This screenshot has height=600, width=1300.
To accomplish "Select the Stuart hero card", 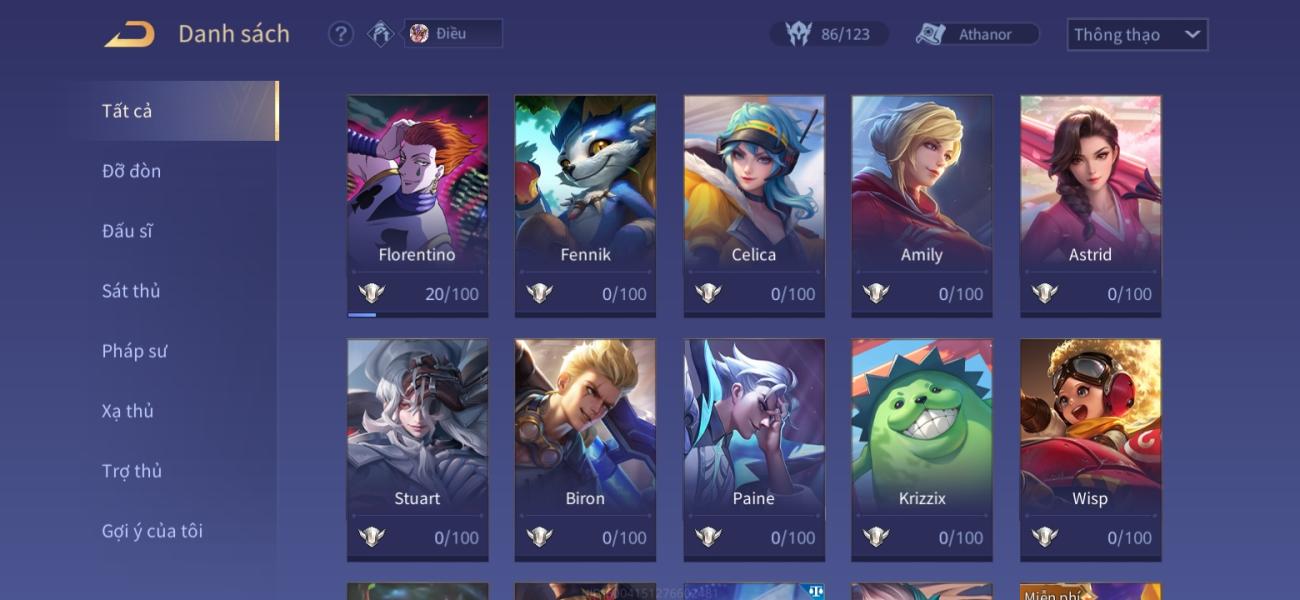I will click(x=417, y=449).
